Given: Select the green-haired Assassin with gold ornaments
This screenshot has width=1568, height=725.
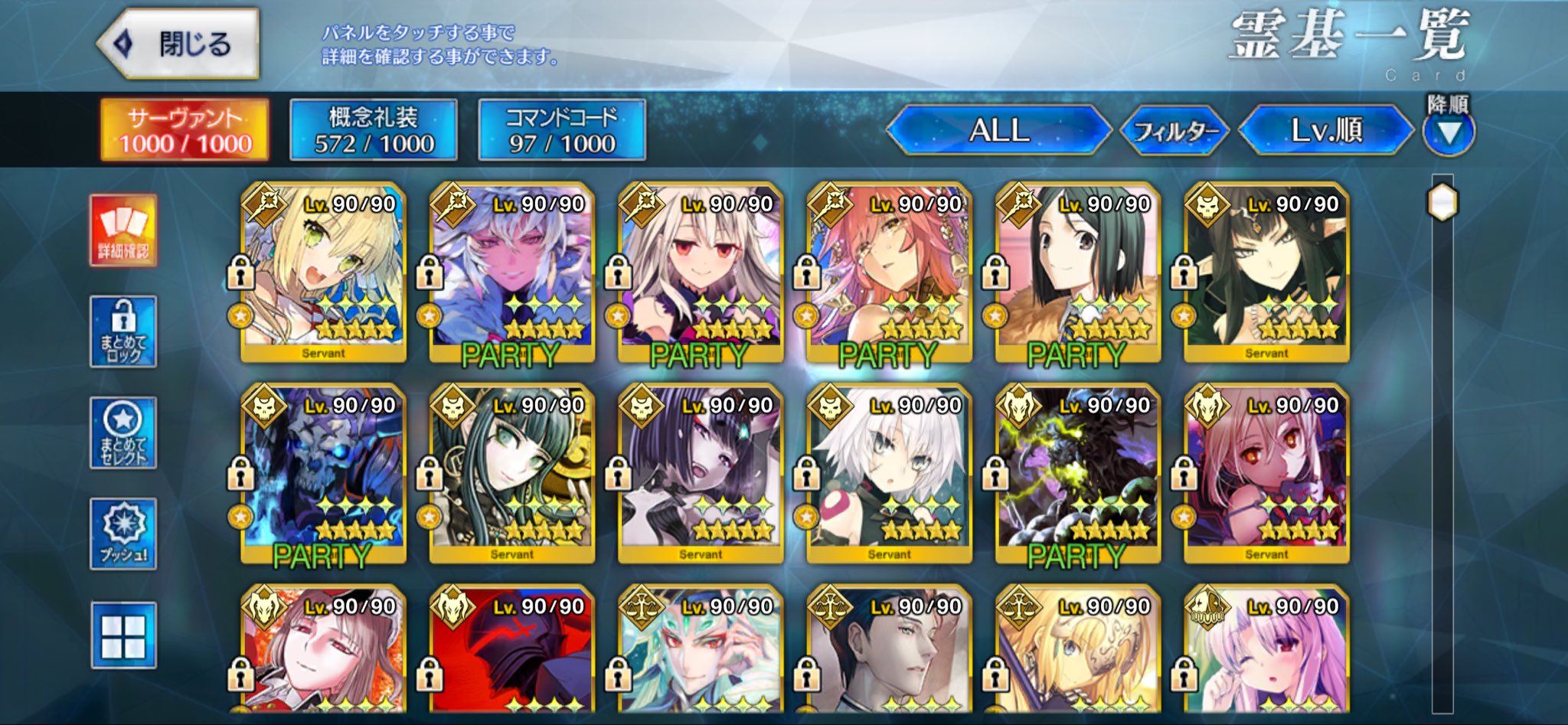Looking at the screenshot, I should pyautogui.click(x=511, y=473).
